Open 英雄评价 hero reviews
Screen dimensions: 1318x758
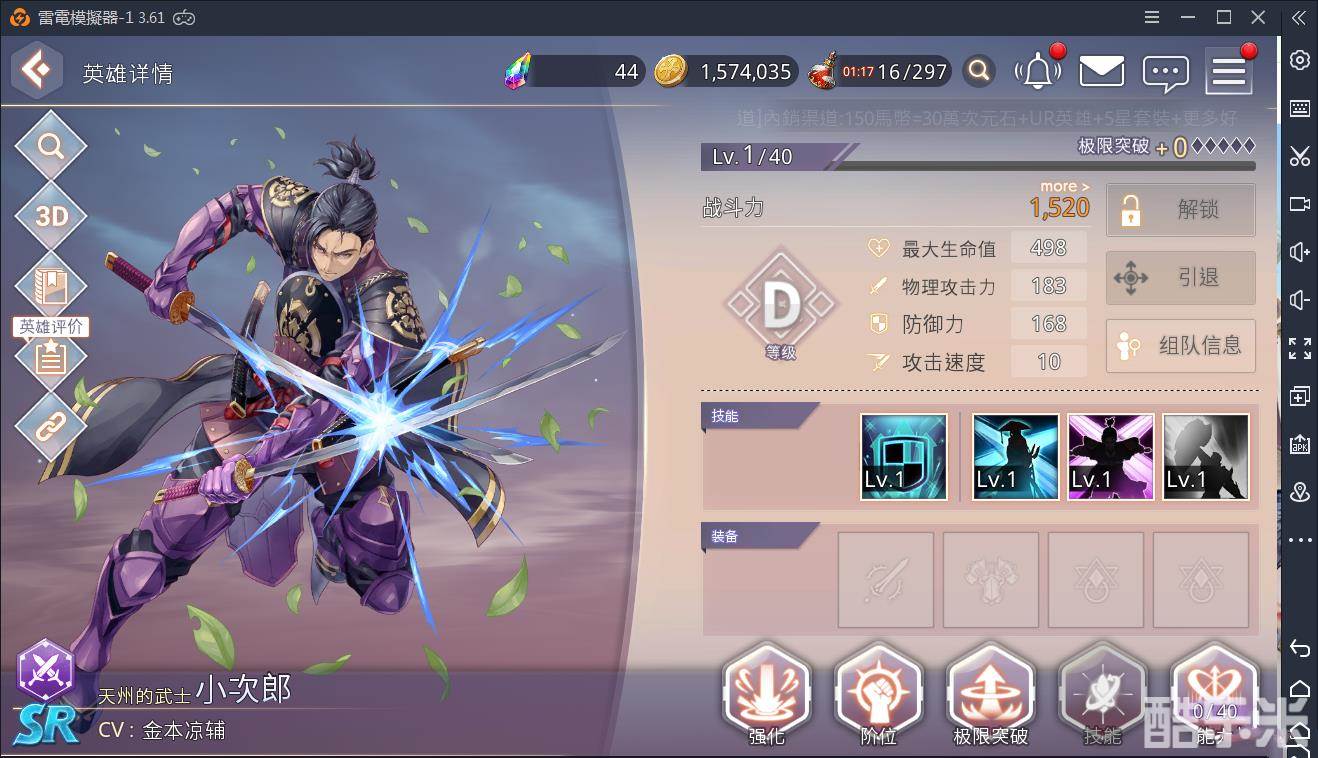click(x=50, y=354)
